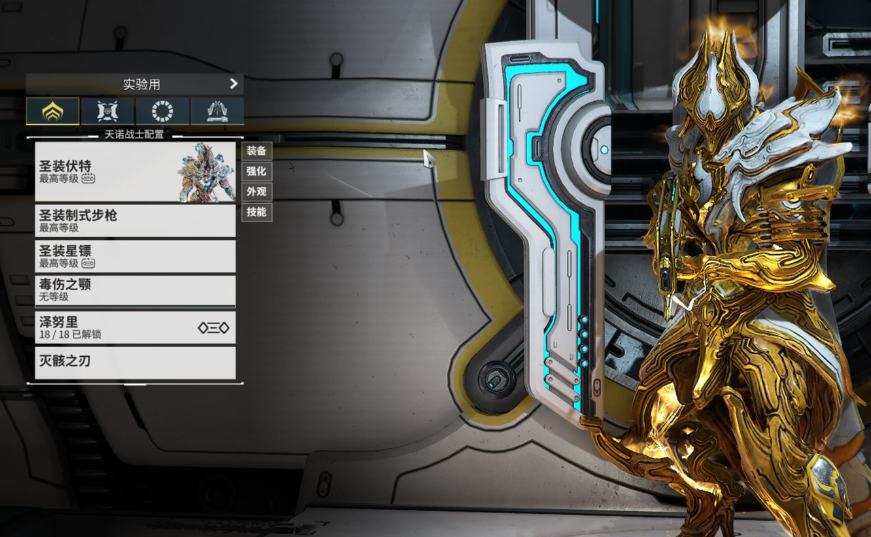Screen dimensions: 871x537
Task: Click the 装备 equip button
Action: [257, 151]
